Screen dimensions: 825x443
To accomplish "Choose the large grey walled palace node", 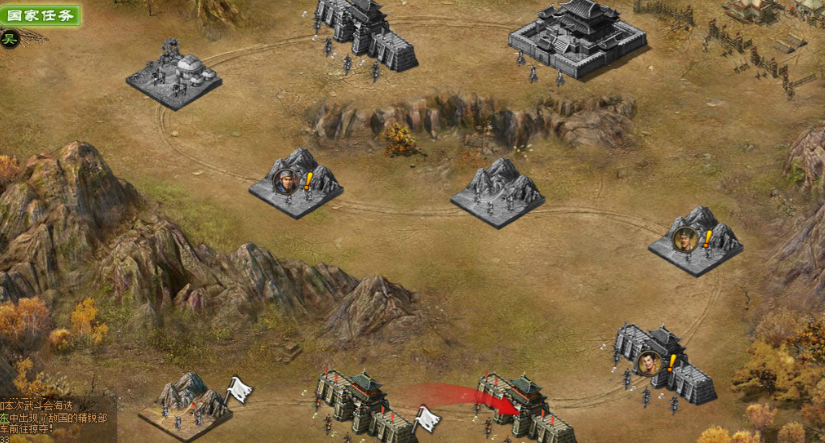I will pos(577,38).
